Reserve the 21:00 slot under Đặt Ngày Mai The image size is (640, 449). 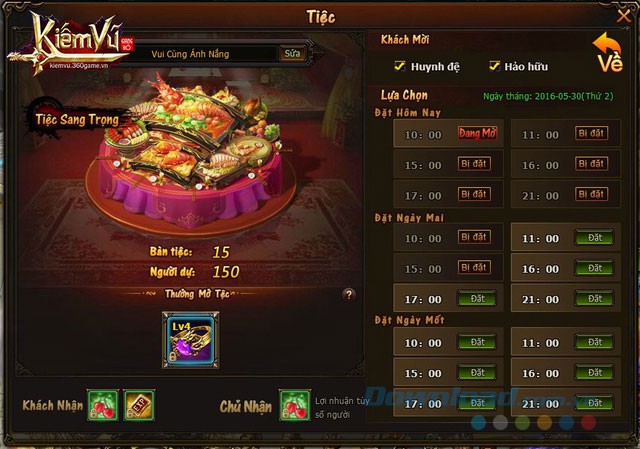tap(594, 298)
